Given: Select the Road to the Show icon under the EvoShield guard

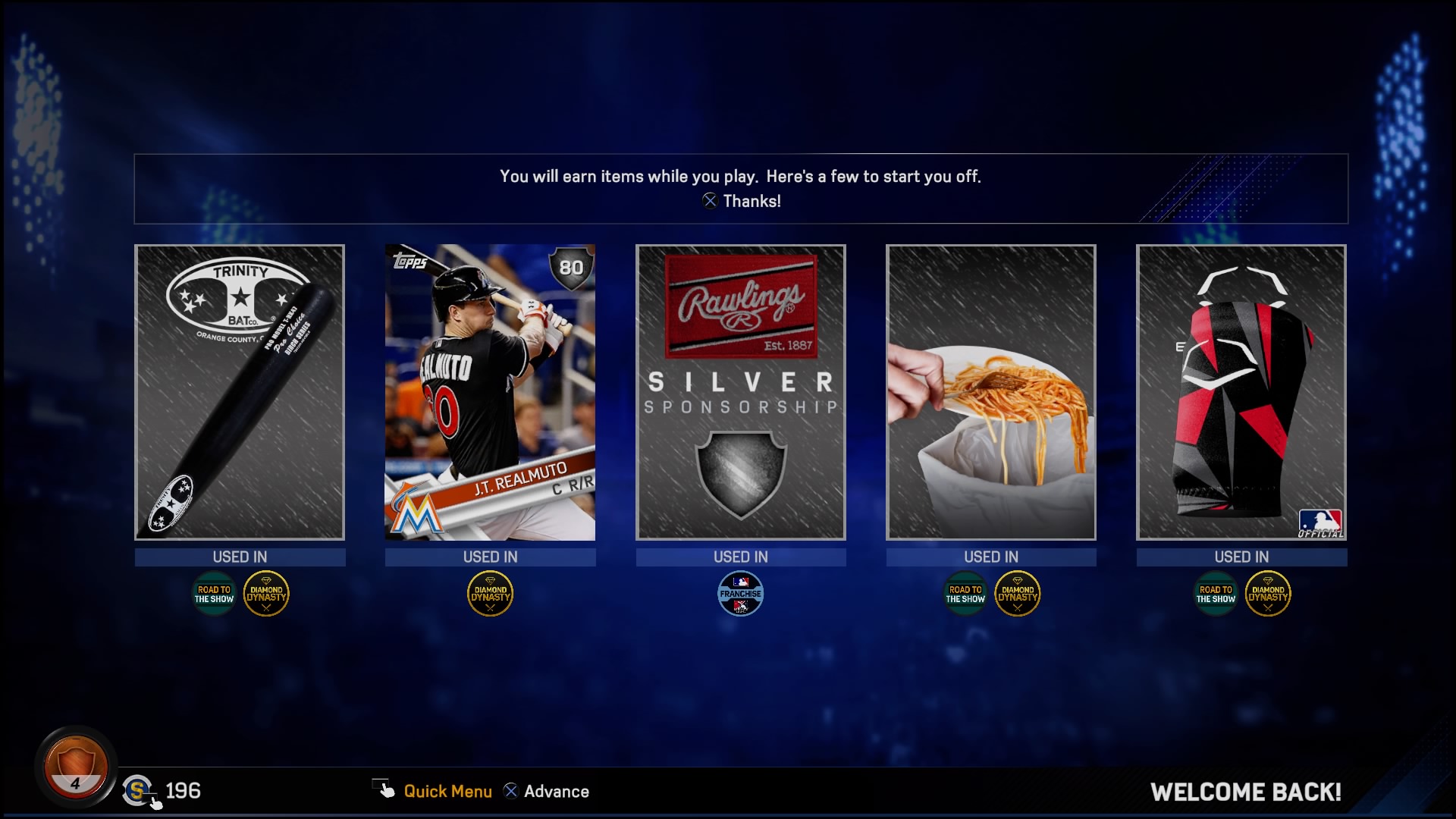Looking at the screenshot, I should pos(1216,594).
